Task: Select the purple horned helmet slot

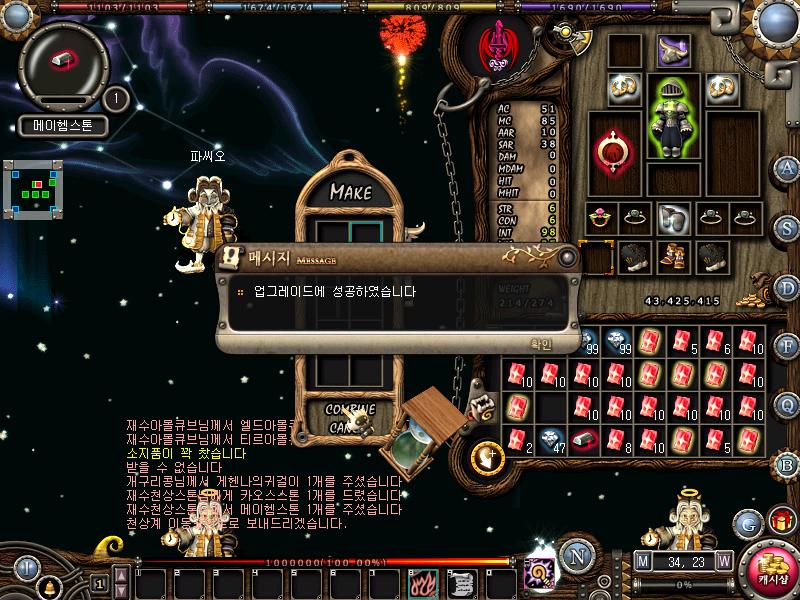Action: tap(673, 50)
